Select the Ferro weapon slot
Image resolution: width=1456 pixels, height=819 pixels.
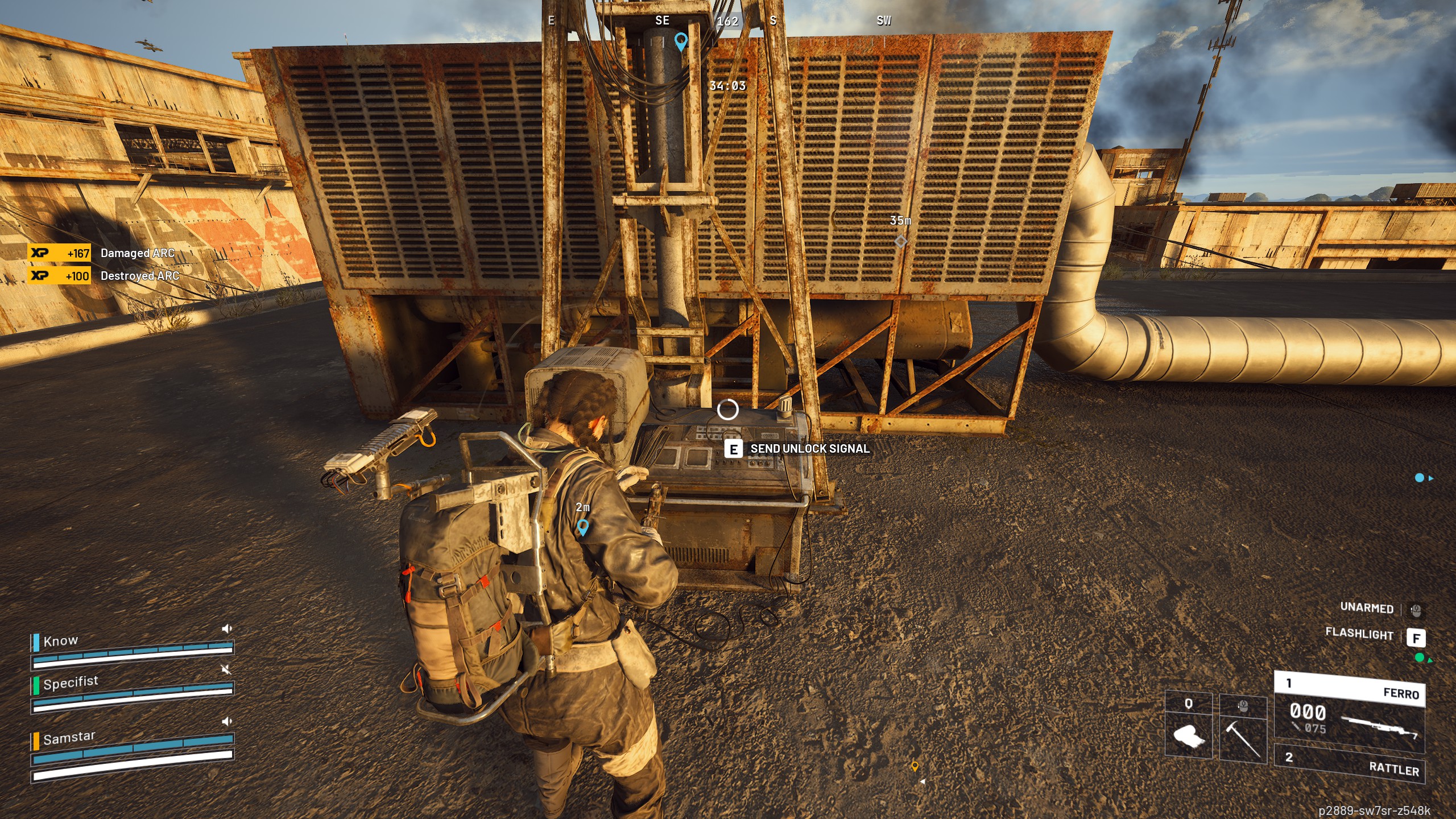pos(1349,712)
